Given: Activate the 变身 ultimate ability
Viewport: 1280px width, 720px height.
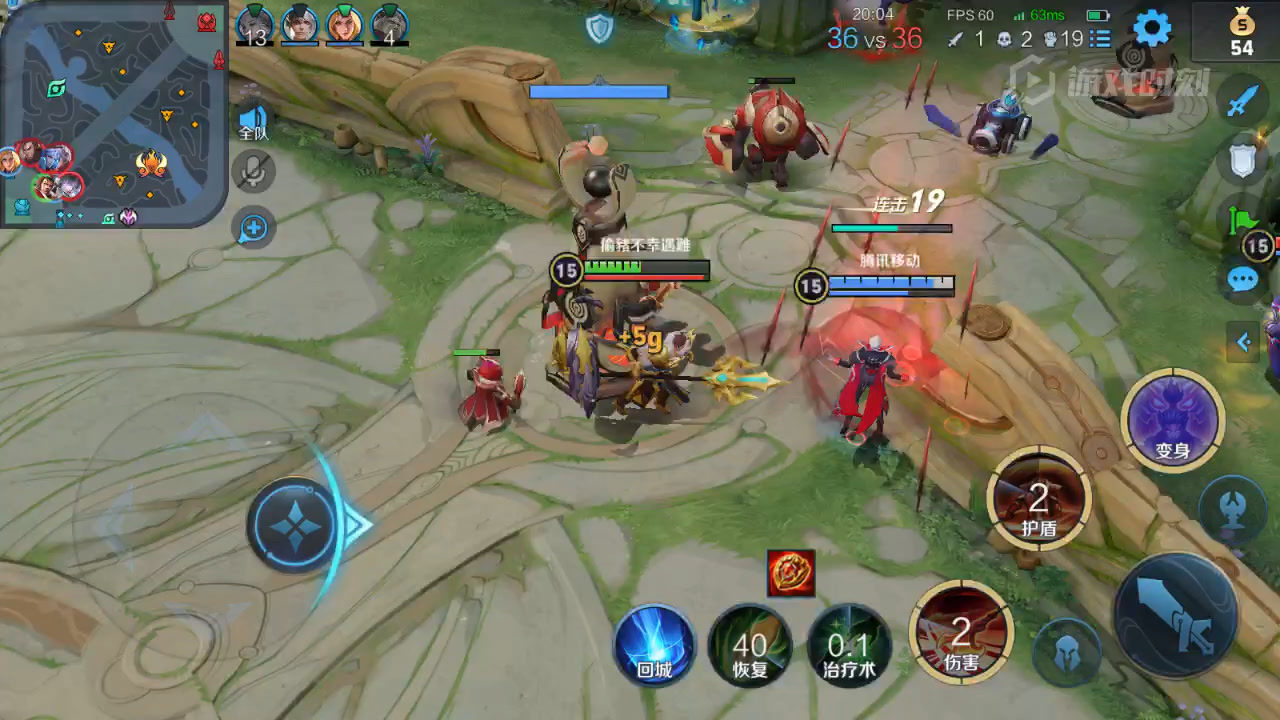Looking at the screenshot, I should coord(1172,420).
